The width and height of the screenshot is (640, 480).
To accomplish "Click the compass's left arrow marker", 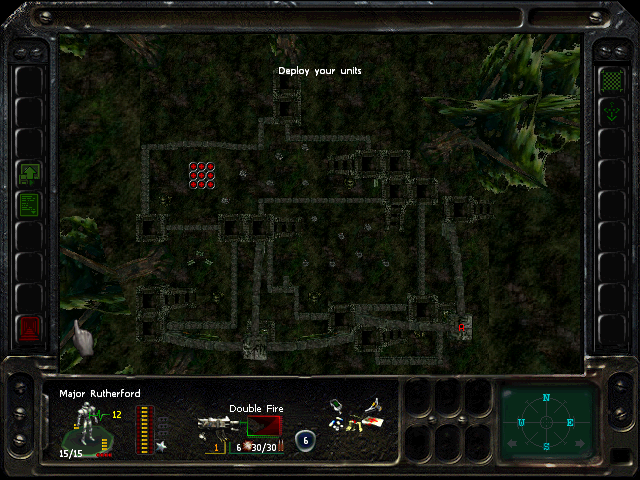I will coord(522,422).
